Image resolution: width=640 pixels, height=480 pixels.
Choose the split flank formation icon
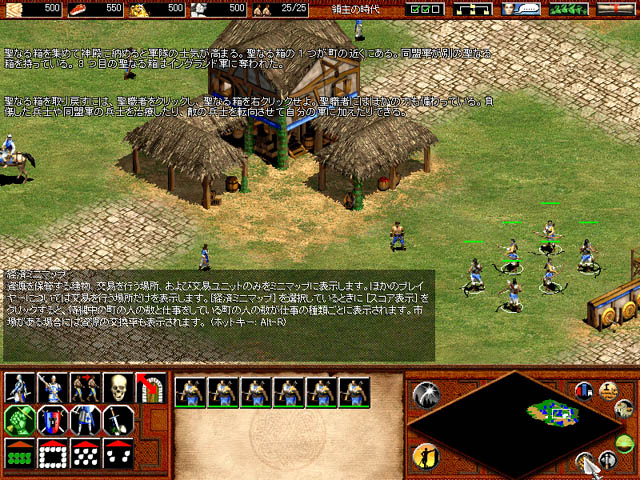(x=117, y=453)
